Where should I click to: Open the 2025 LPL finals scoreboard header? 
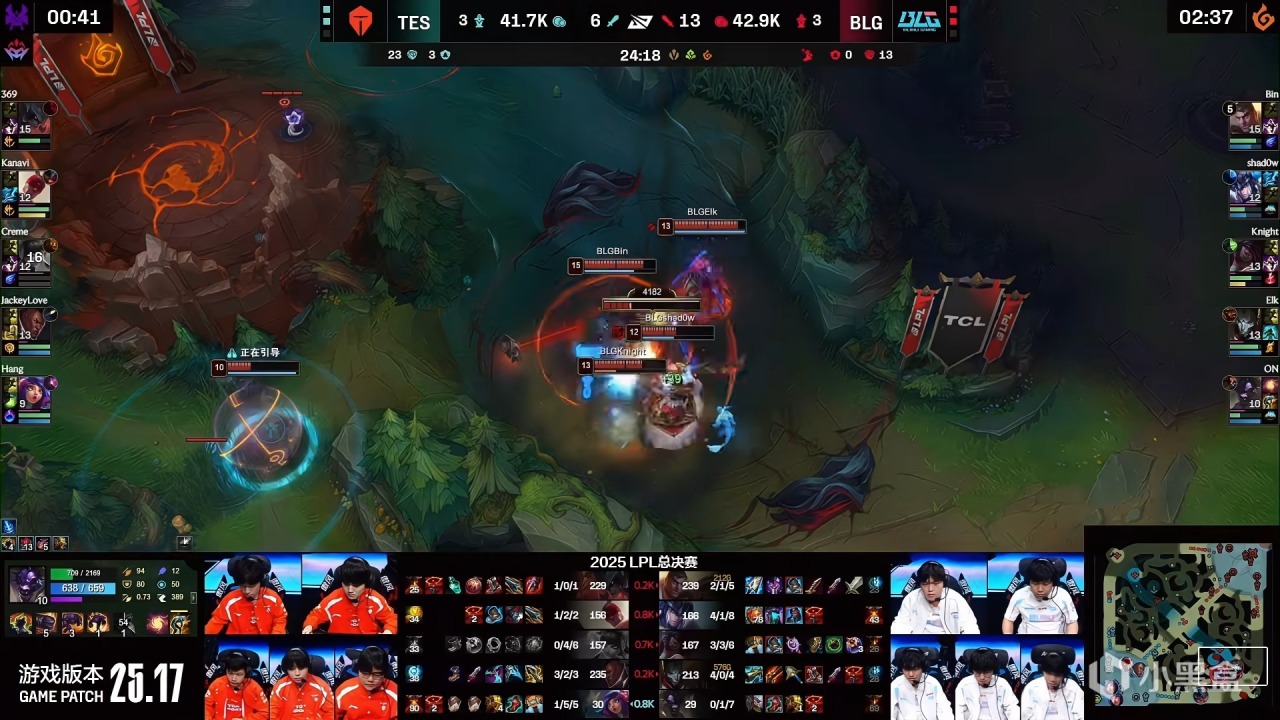point(643,562)
